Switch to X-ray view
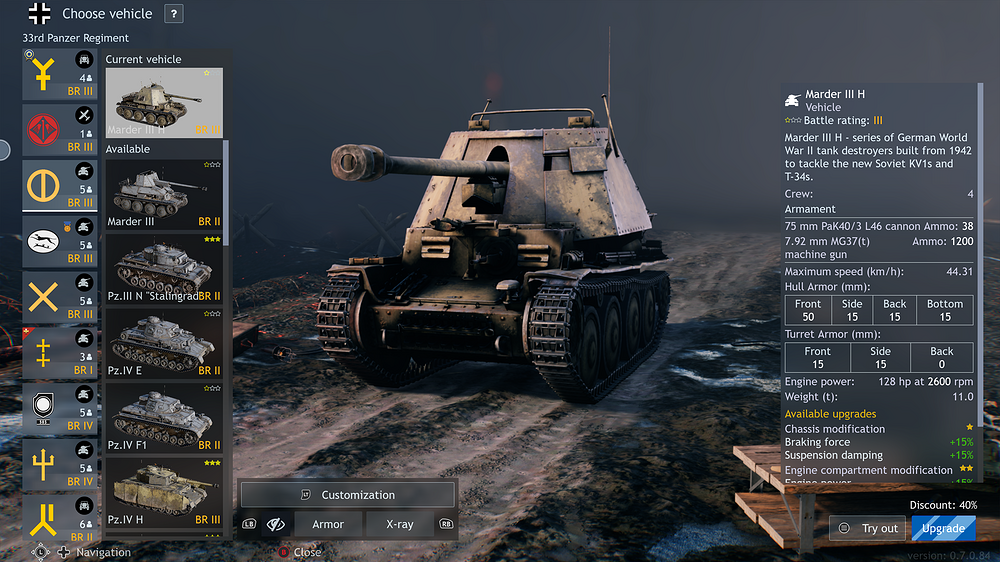Viewport: 1000px width, 562px height. point(399,524)
